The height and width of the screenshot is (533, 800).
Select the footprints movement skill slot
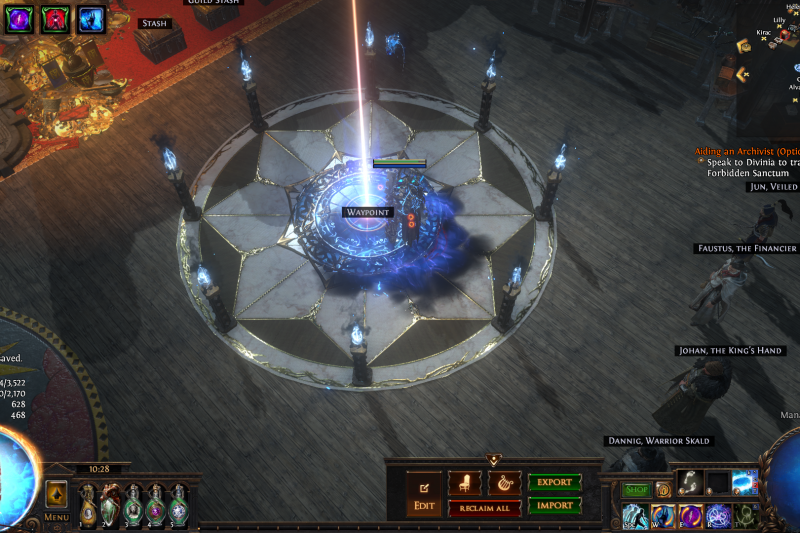[x=689, y=482]
